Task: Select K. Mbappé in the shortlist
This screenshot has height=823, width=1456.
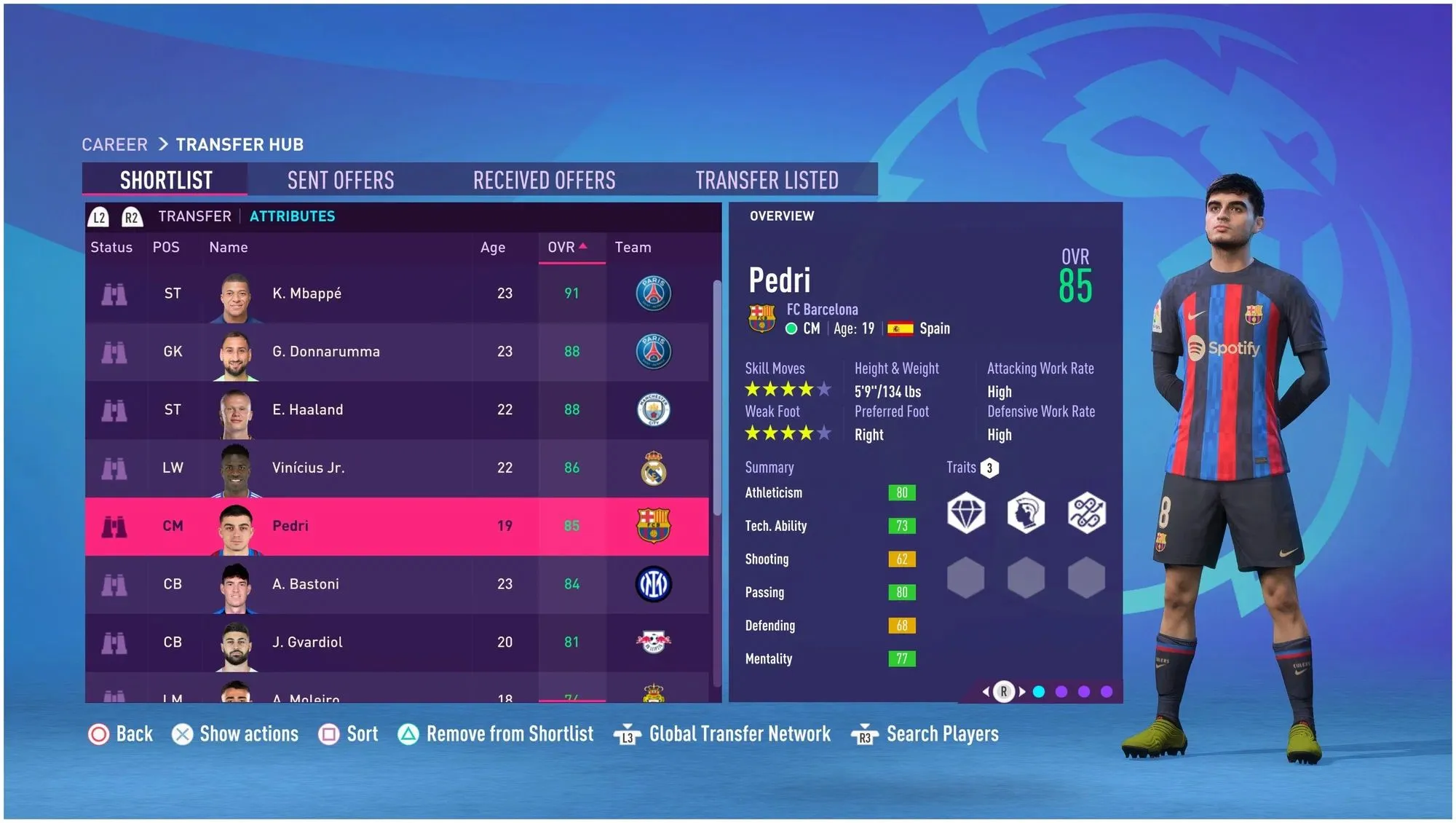Action: [397, 294]
